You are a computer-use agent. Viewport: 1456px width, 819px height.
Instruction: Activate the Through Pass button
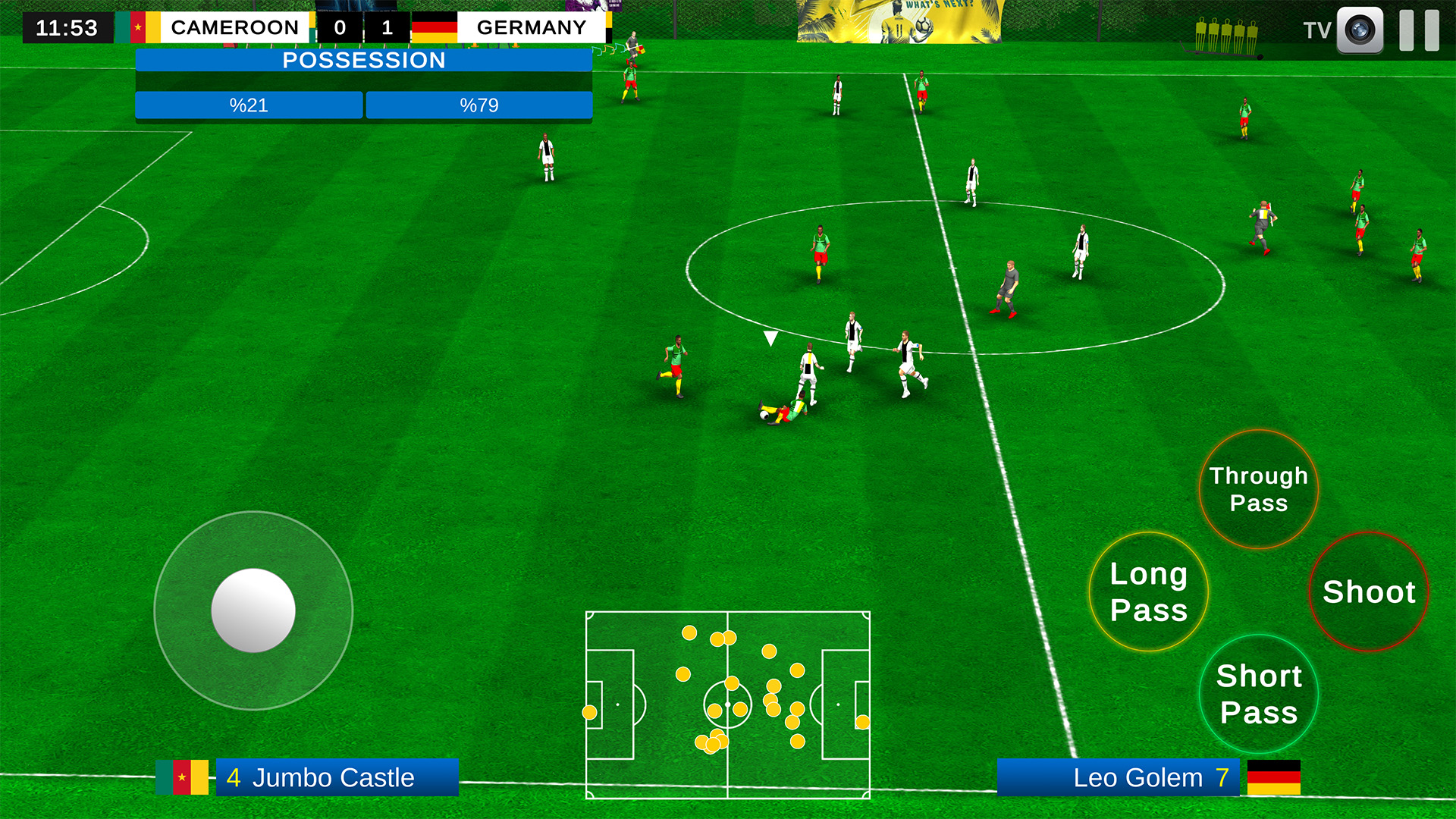click(1258, 489)
